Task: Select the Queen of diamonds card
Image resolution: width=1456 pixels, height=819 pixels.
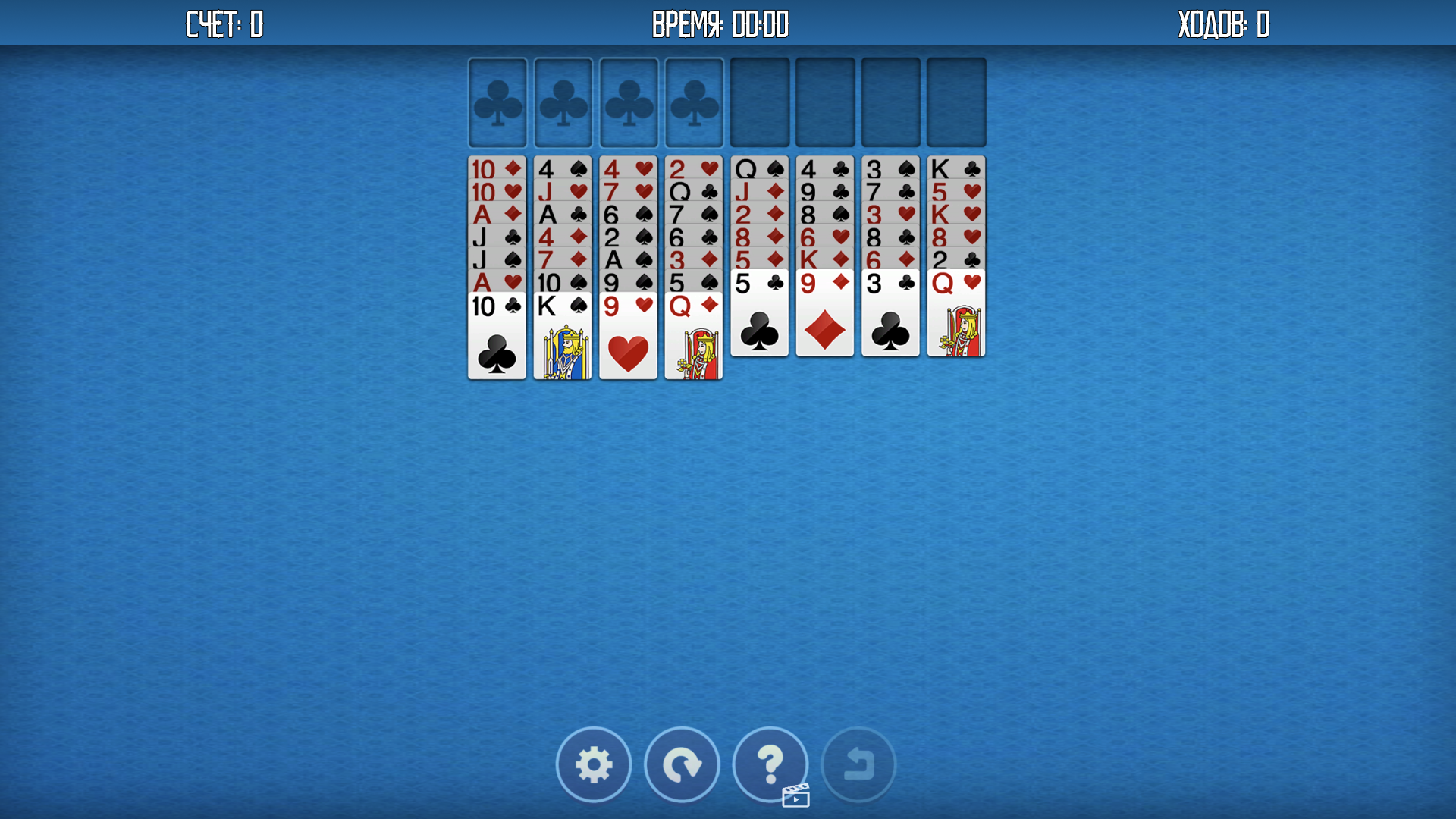Action: [x=693, y=334]
